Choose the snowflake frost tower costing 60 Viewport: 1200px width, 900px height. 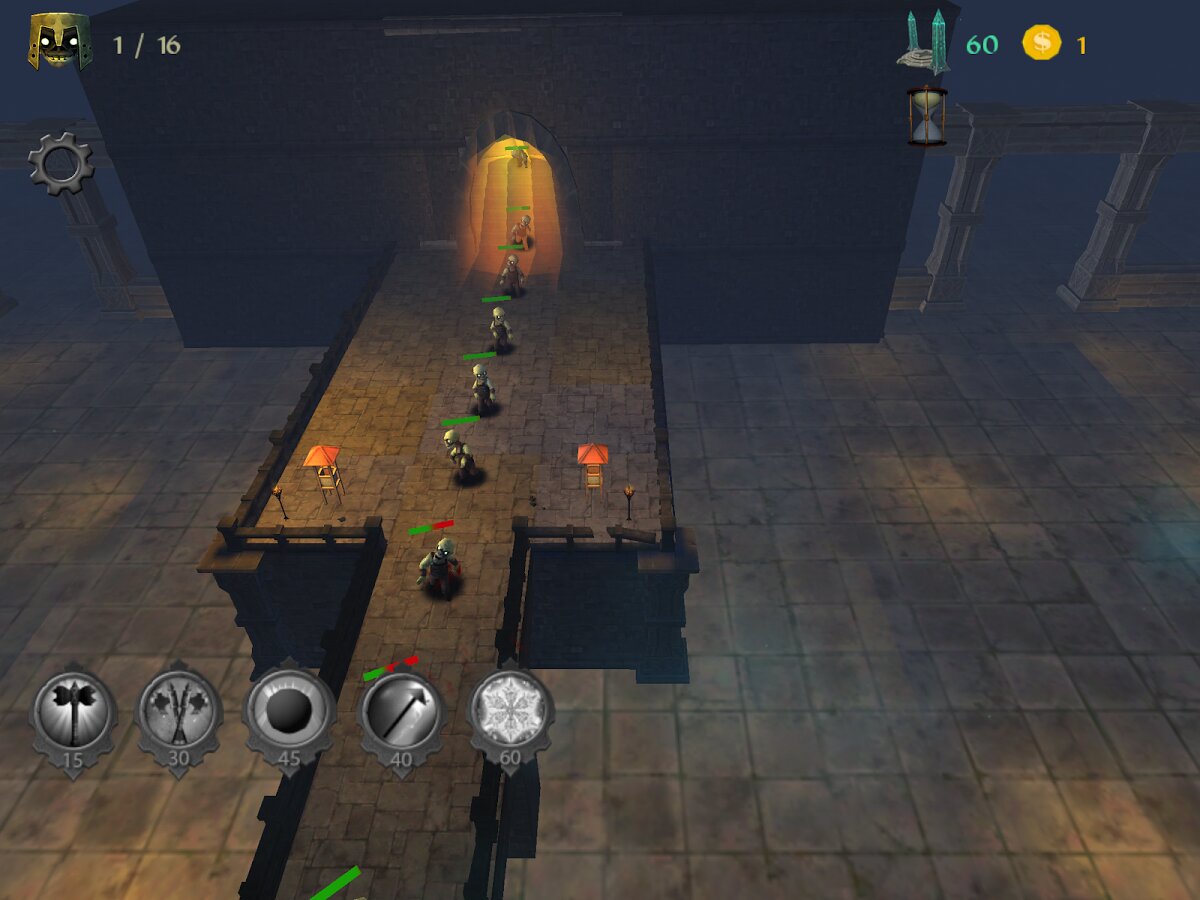(x=510, y=713)
